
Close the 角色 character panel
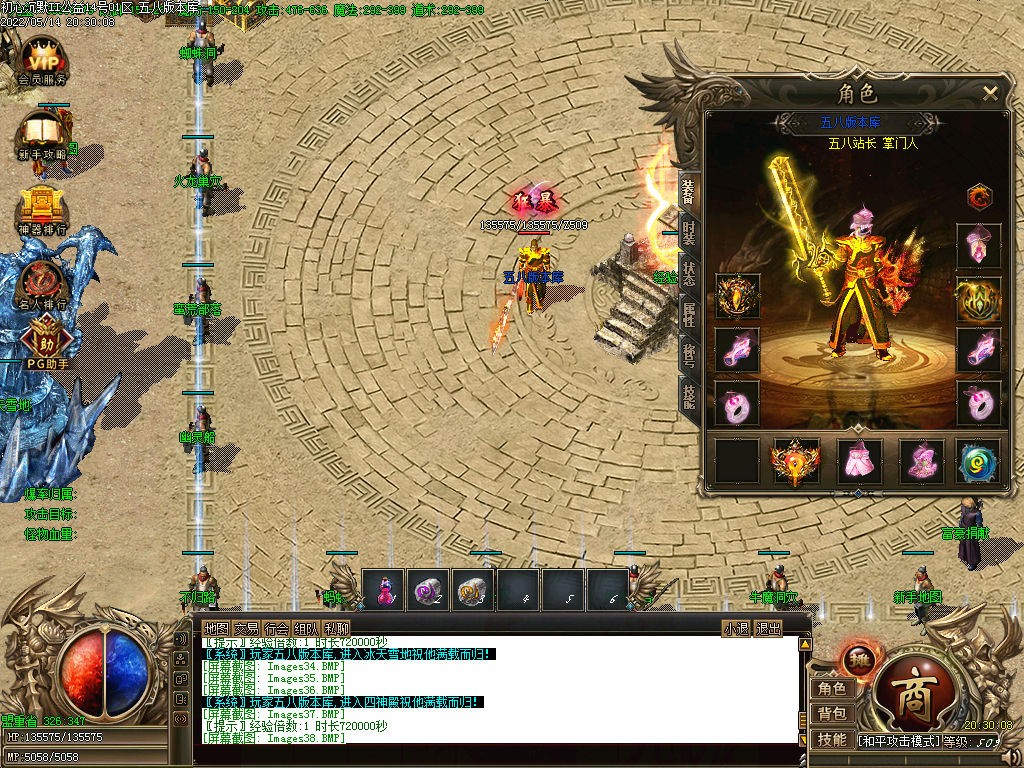point(990,93)
